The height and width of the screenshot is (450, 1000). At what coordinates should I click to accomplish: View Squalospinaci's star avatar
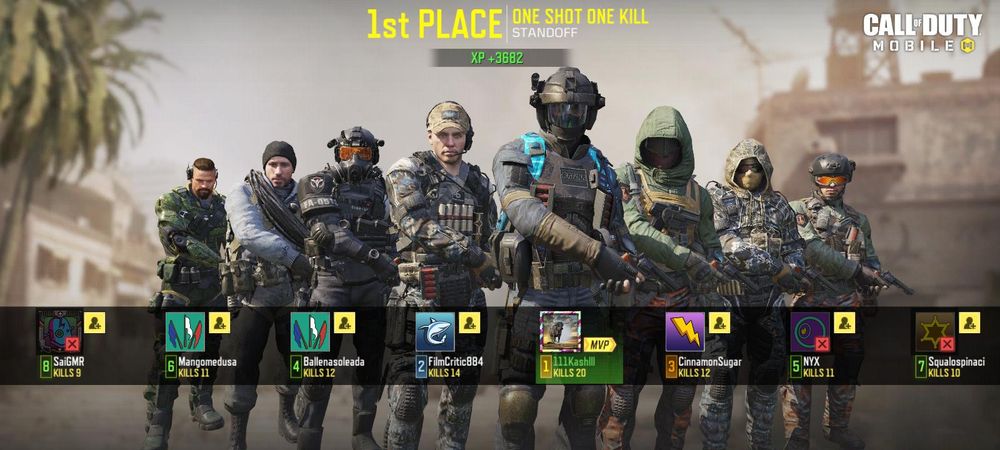coord(935,332)
